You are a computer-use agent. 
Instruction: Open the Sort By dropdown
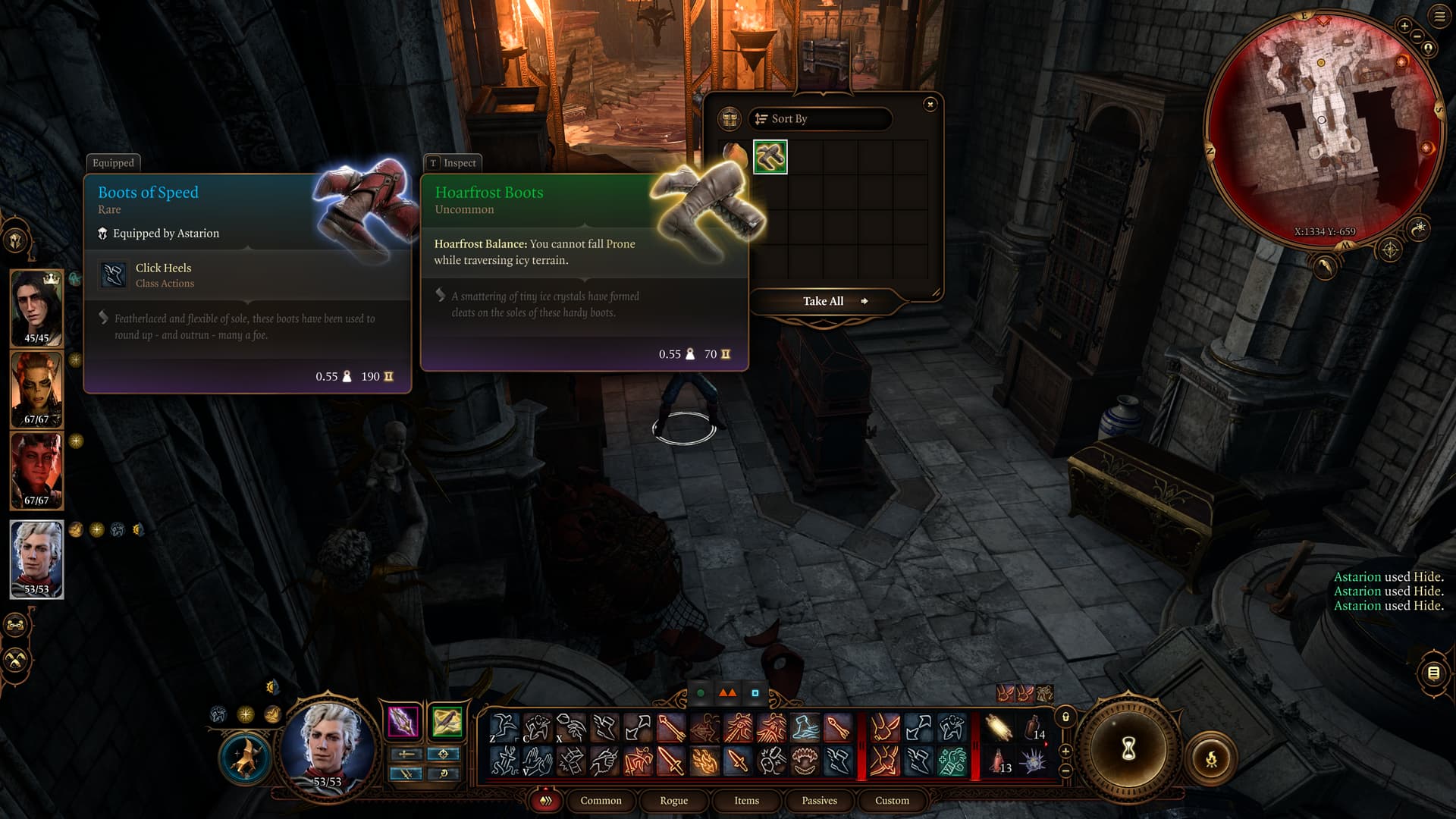[x=820, y=118]
